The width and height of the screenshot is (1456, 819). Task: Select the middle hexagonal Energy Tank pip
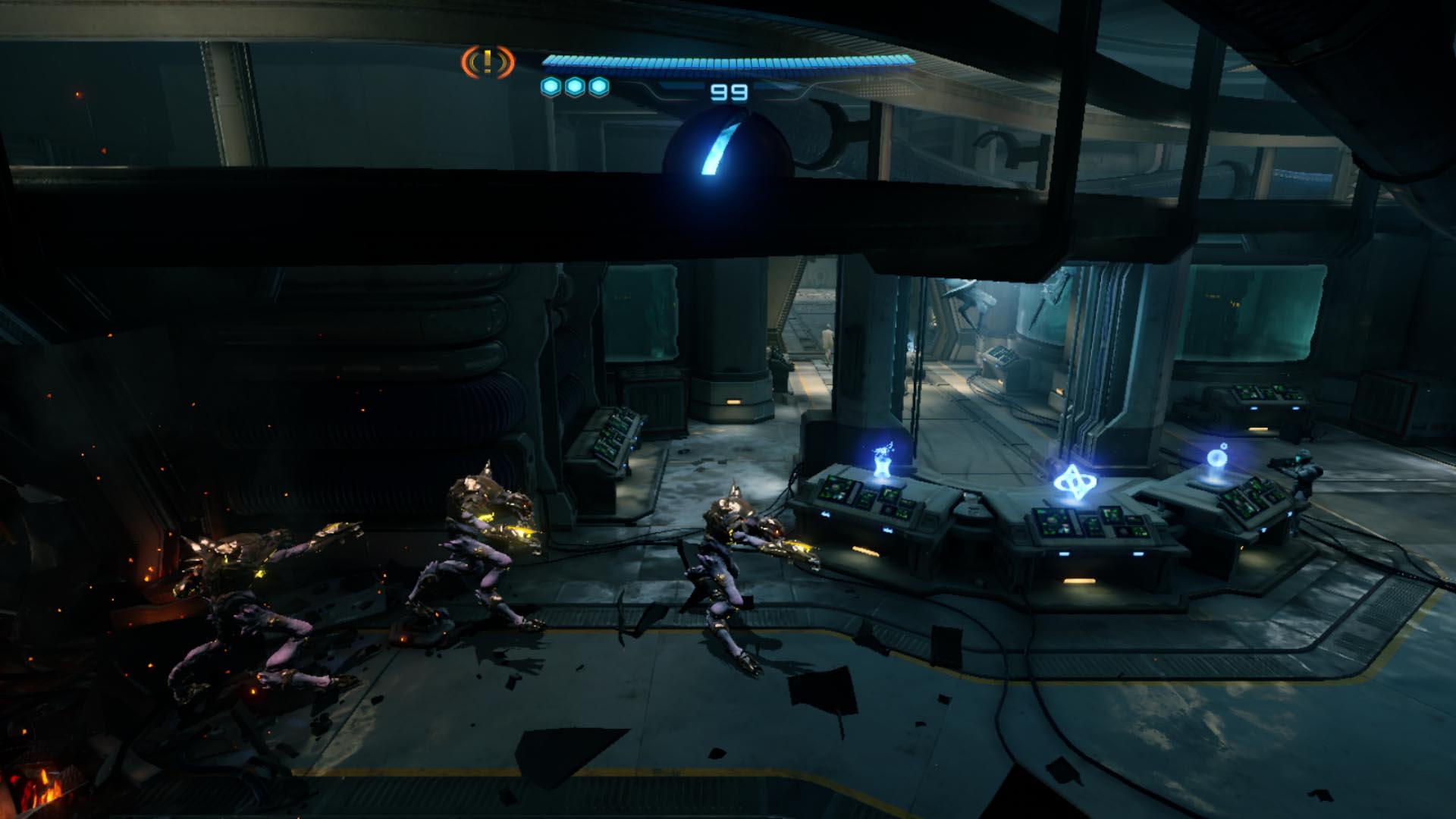pyautogui.click(x=575, y=86)
